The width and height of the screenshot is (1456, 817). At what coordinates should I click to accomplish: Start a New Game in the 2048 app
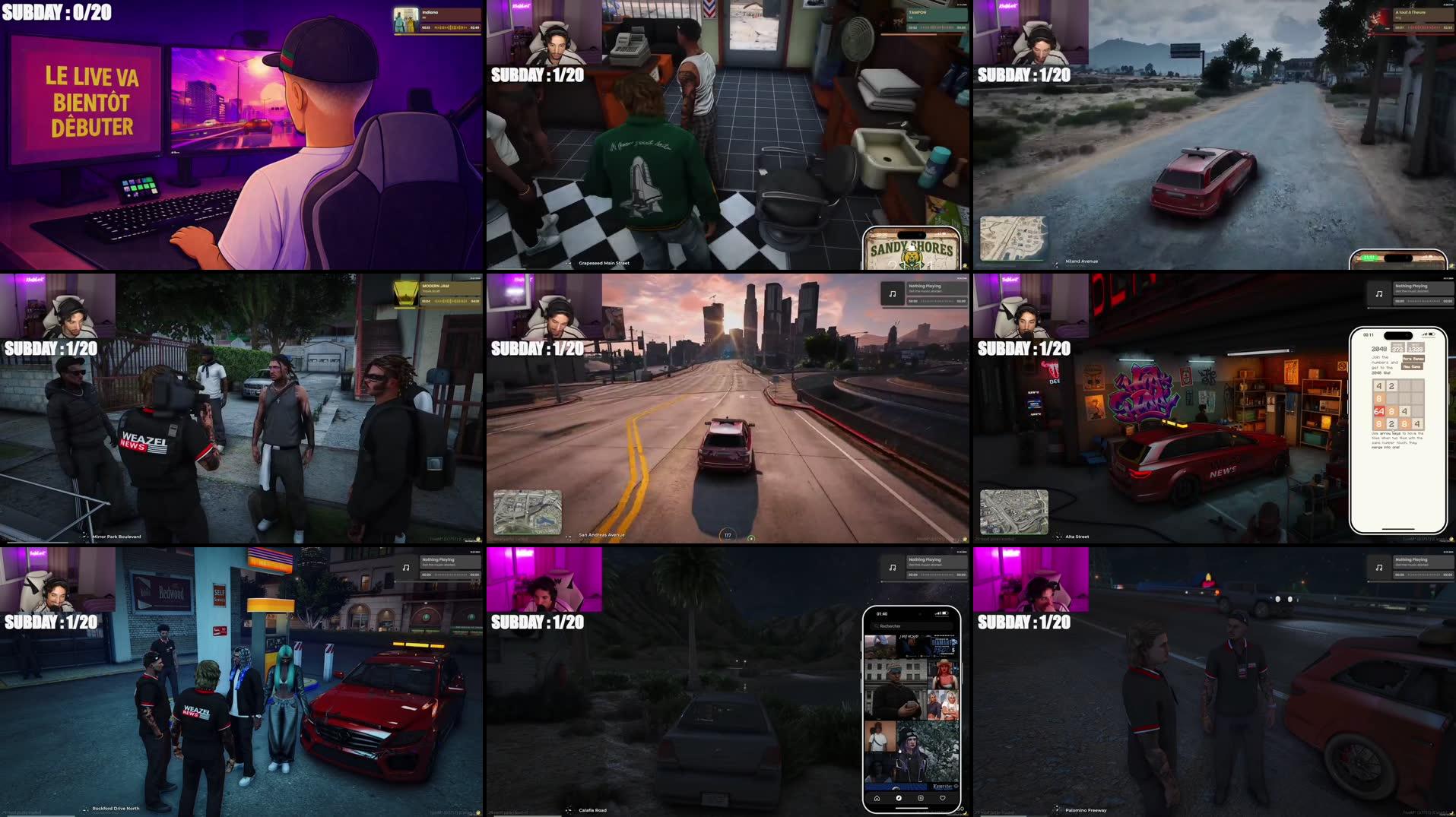click(1413, 366)
